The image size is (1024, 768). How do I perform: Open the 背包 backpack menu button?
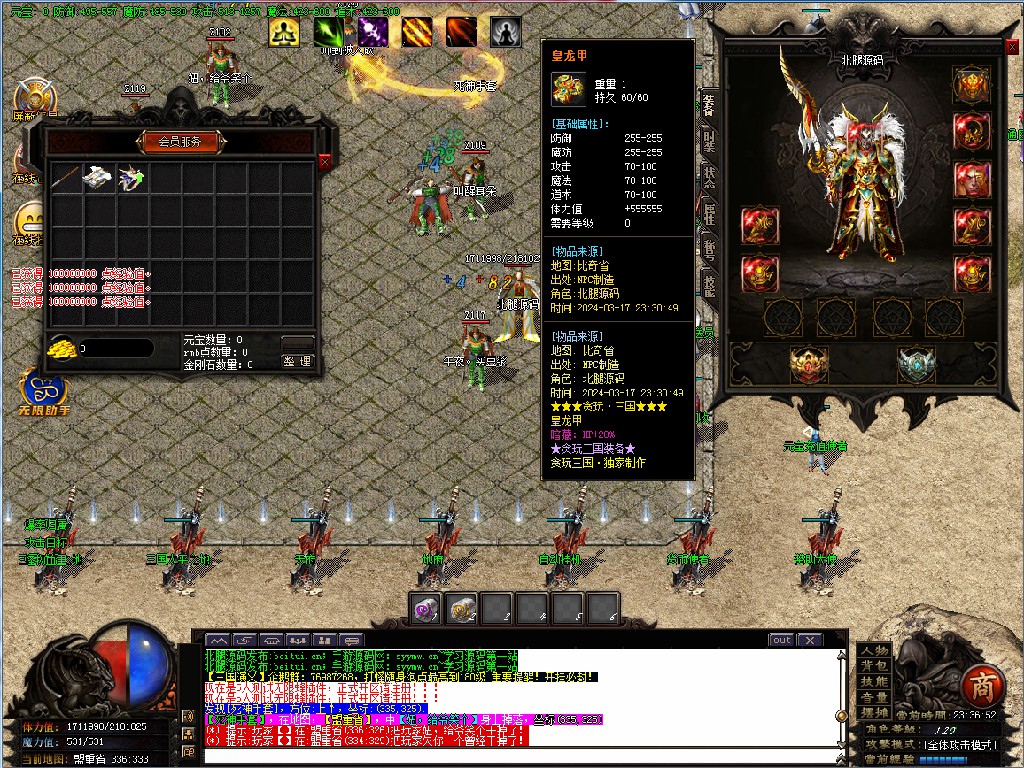[x=874, y=665]
